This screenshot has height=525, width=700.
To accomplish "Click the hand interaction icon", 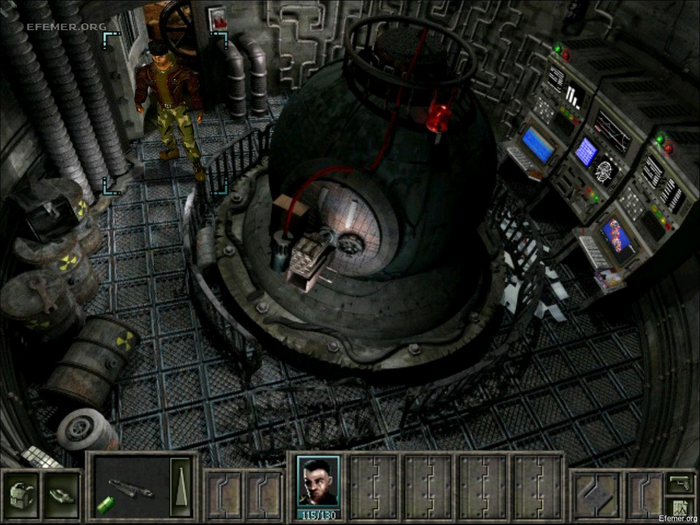I will point(61,492).
